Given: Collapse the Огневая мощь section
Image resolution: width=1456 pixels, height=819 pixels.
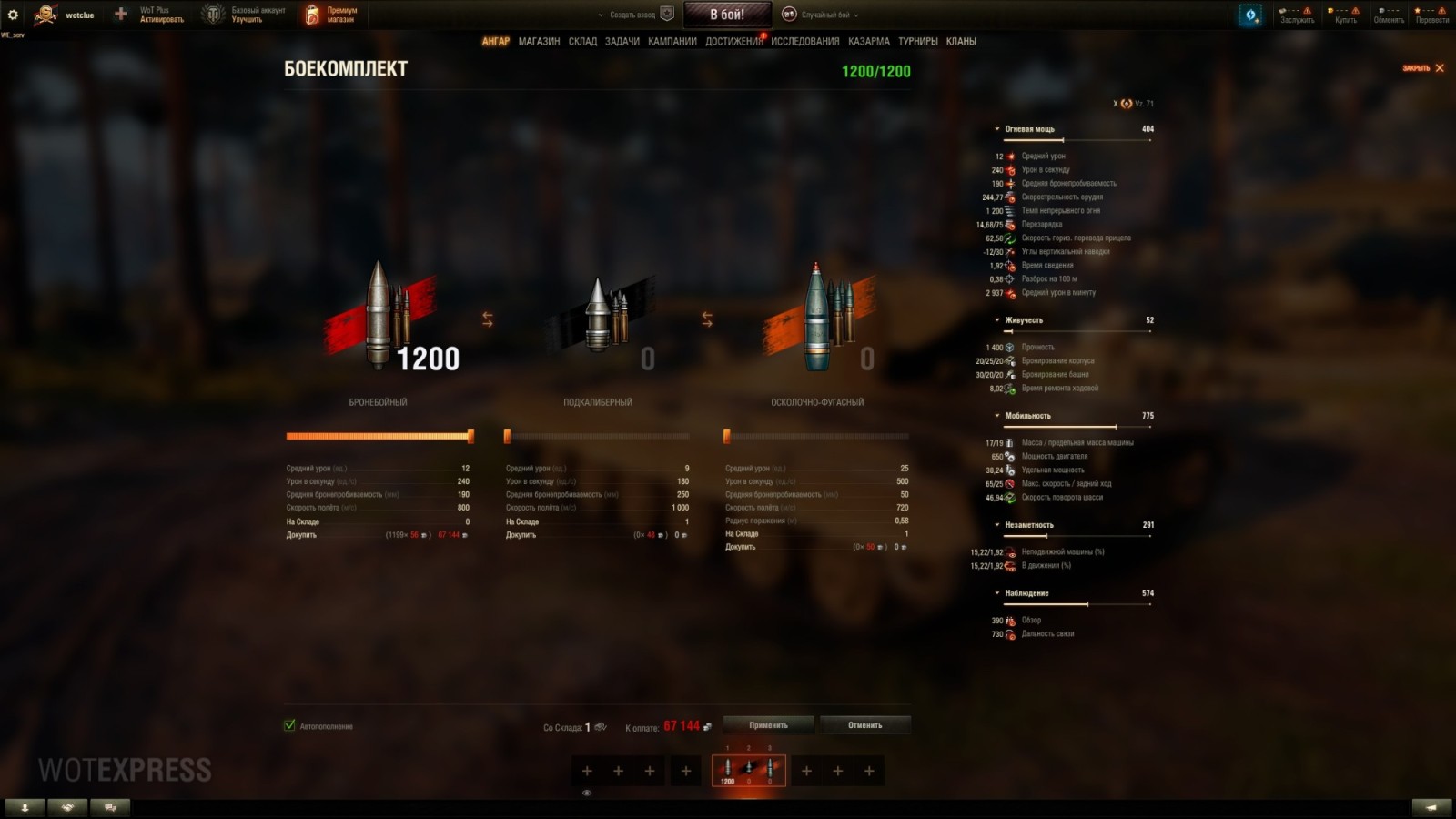Looking at the screenshot, I should tap(996, 128).
